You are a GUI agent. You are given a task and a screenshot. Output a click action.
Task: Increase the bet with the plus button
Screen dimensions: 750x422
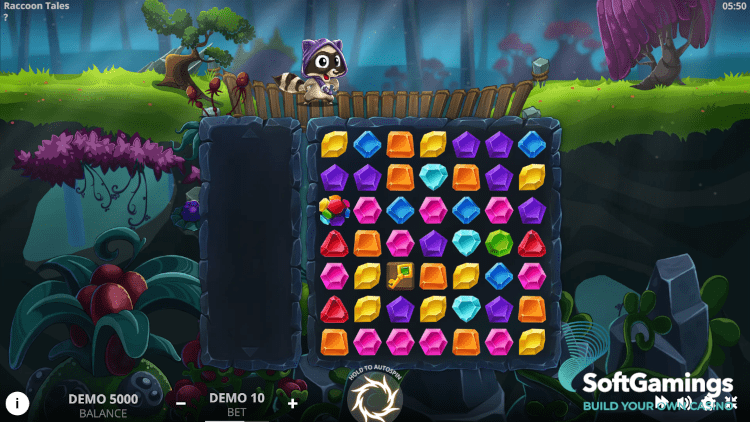point(292,403)
